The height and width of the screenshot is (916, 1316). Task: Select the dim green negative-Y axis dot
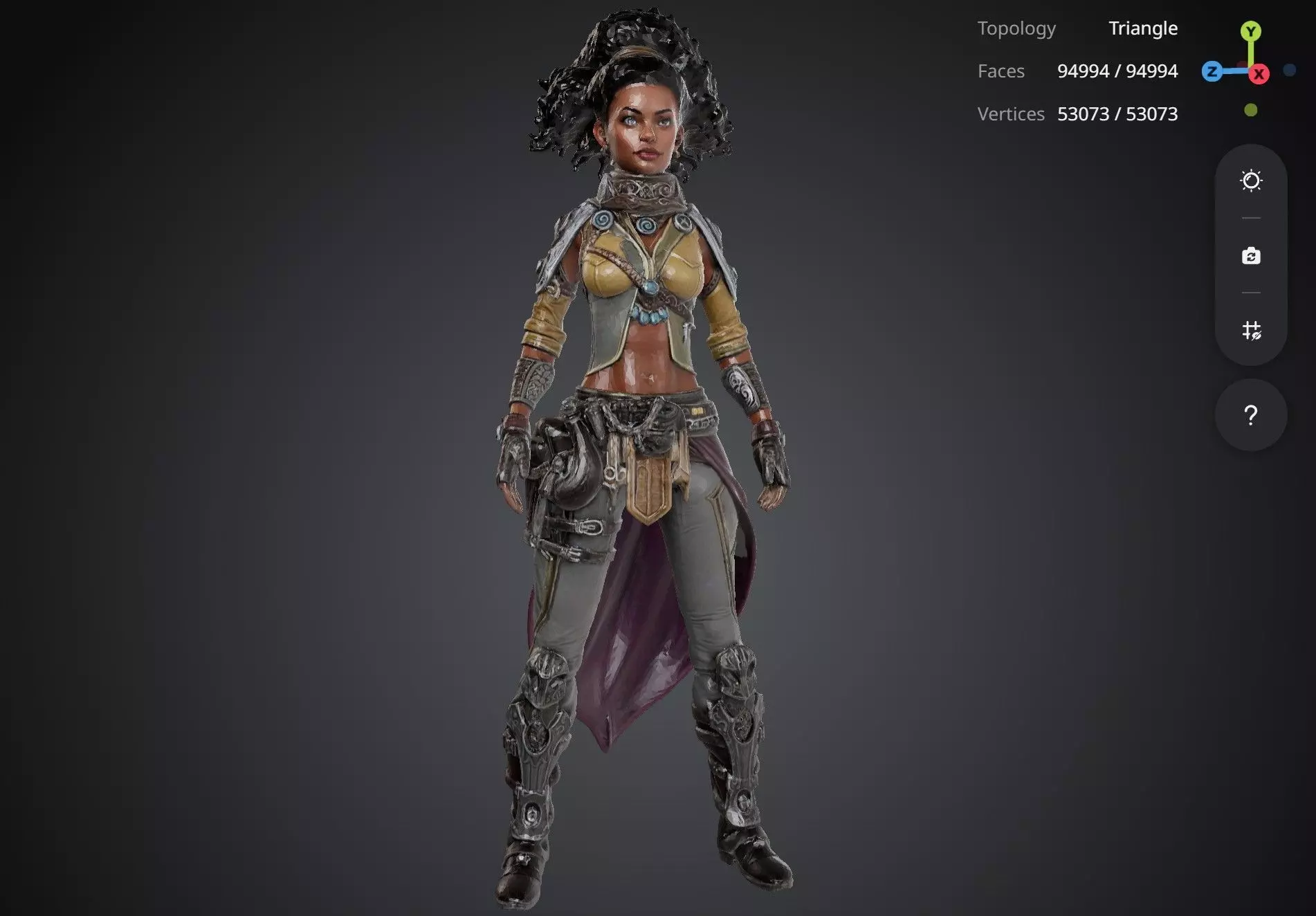coord(1250,110)
